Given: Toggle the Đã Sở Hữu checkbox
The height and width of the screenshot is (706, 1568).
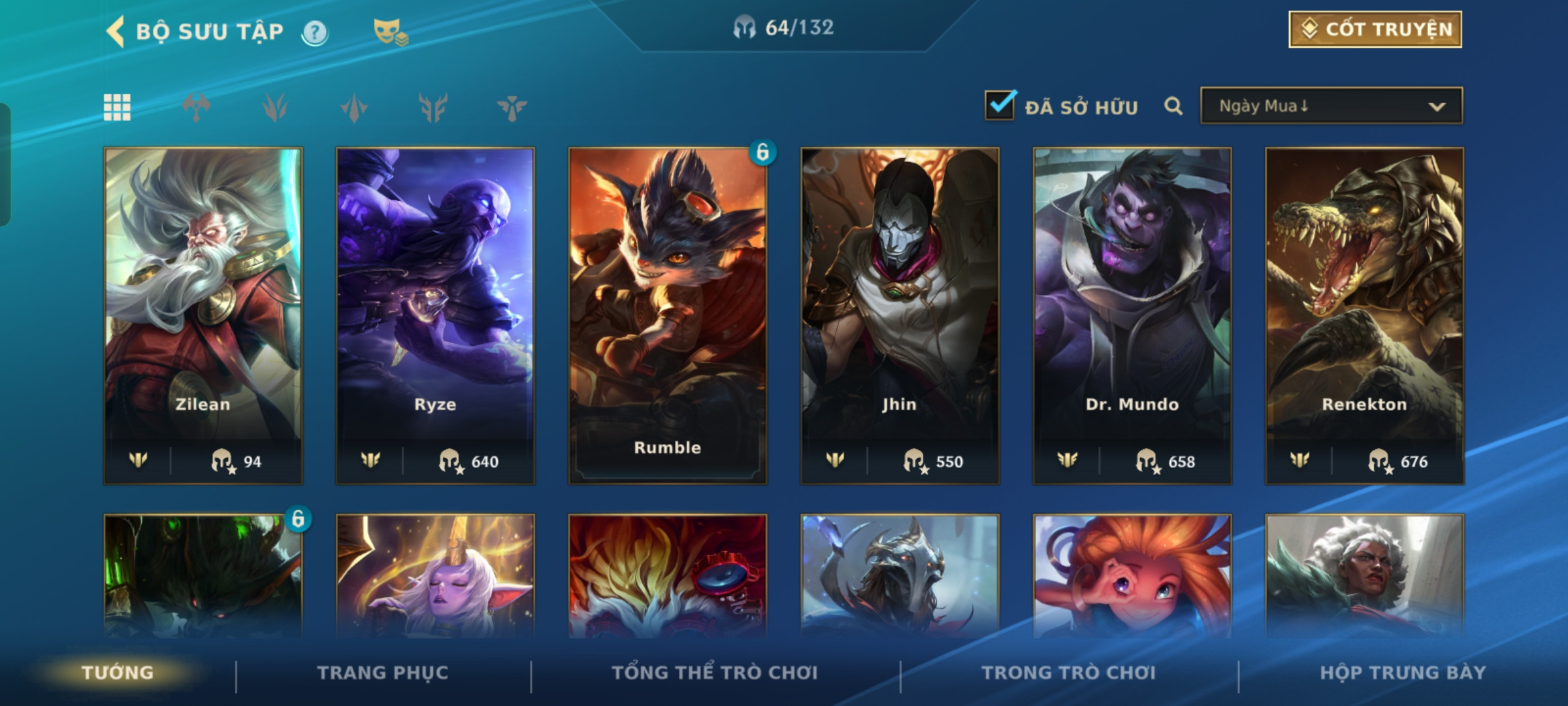Looking at the screenshot, I should (1000, 105).
